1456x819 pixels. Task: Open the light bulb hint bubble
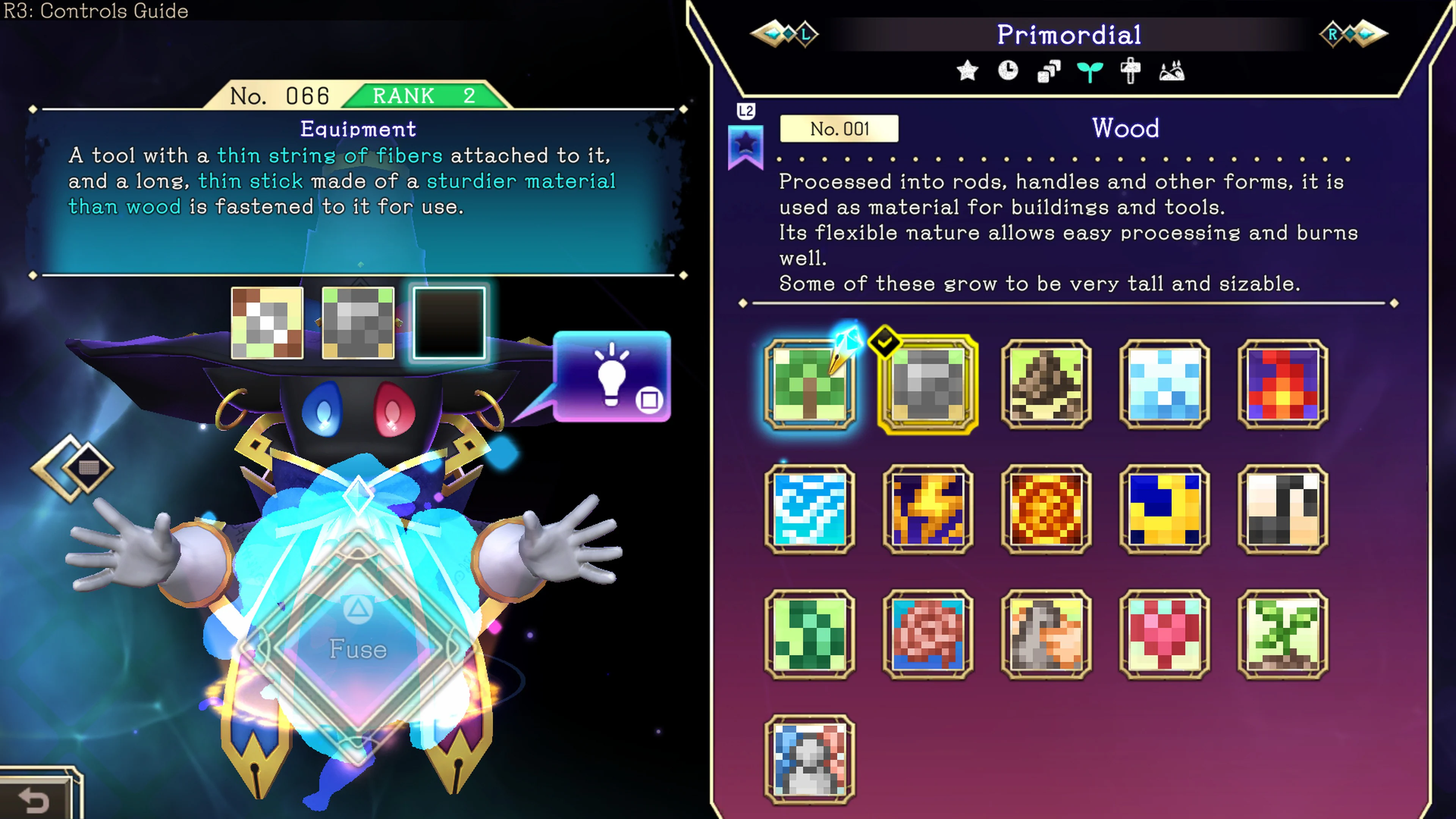tap(612, 378)
